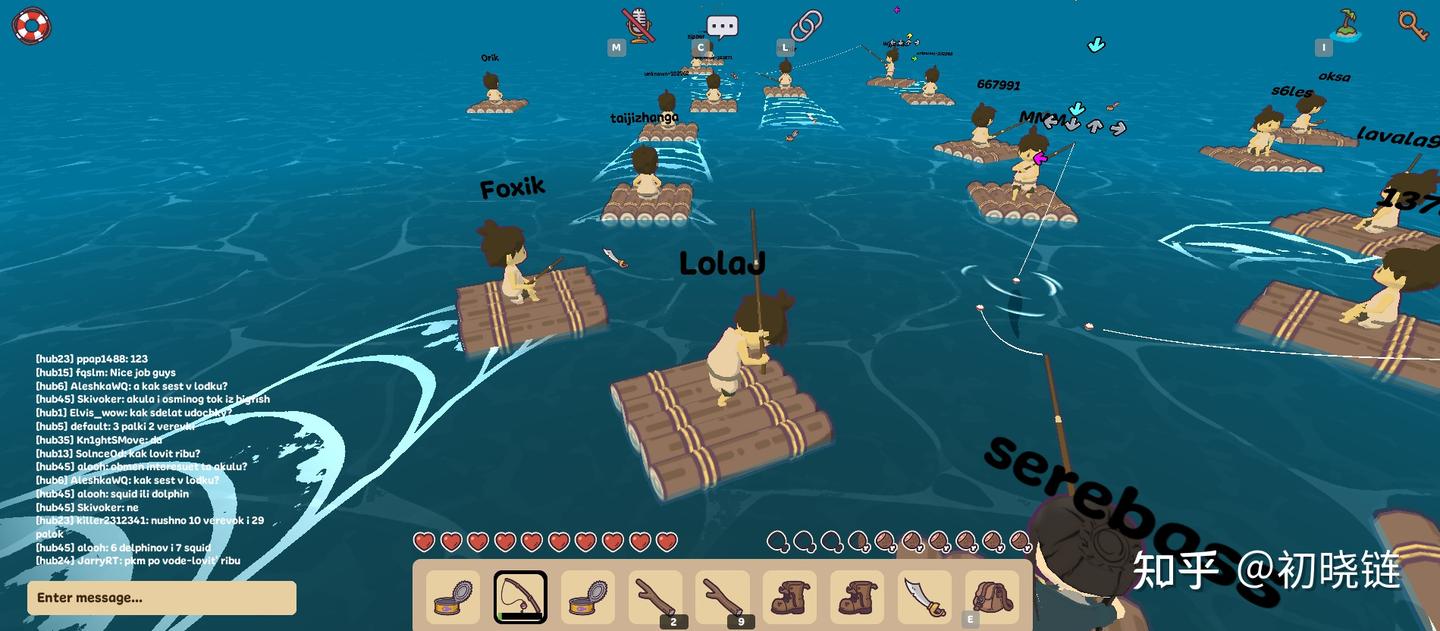Select the stack of 9 sticks
This screenshot has width=1440, height=631.
[x=722, y=597]
